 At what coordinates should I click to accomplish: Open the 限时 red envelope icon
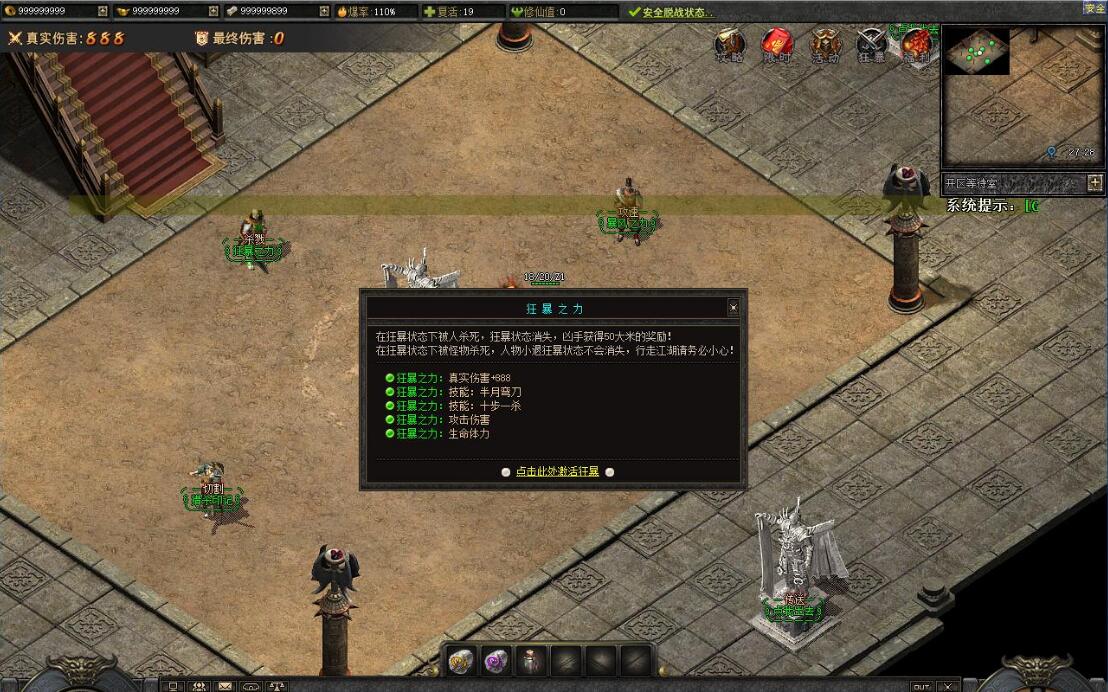pyautogui.click(x=777, y=45)
